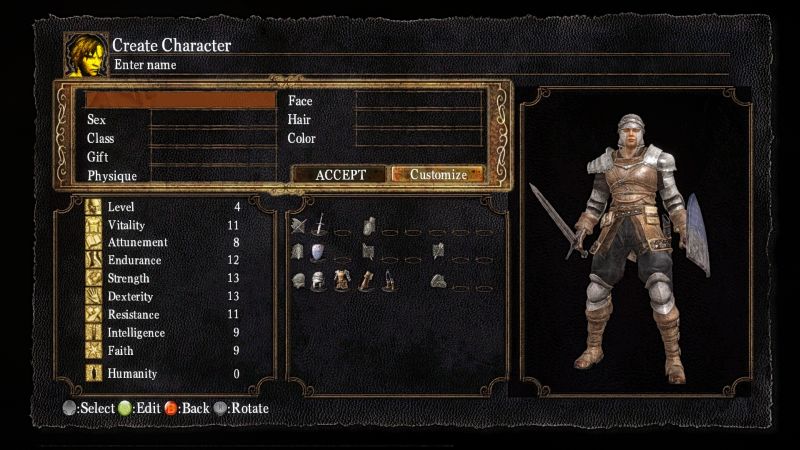
Task: Pick the Physique option row
Action: pyautogui.click(x=180, y=176)
